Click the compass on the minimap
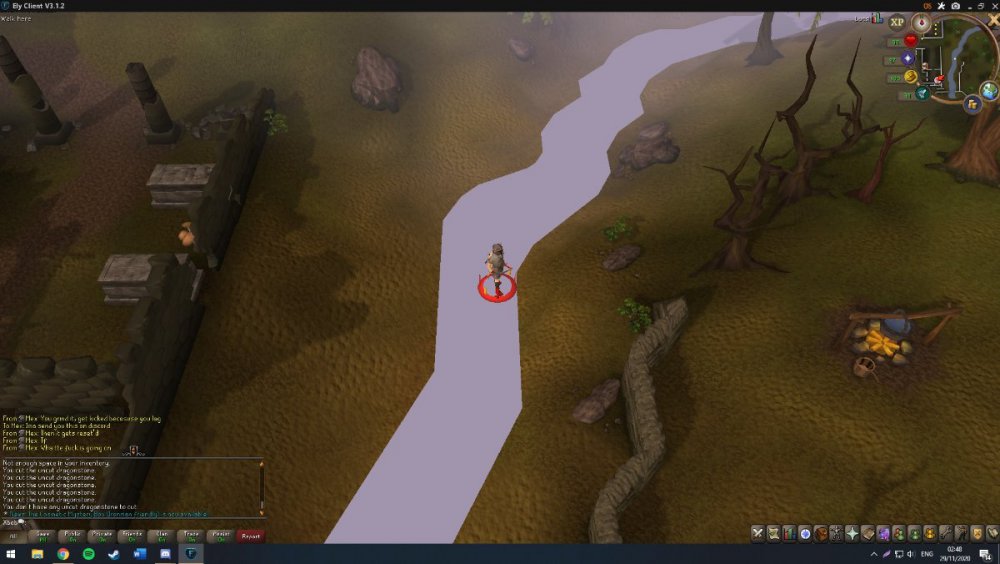The image size is (1000, 564). pyautogui.click(x=921, y=22)
